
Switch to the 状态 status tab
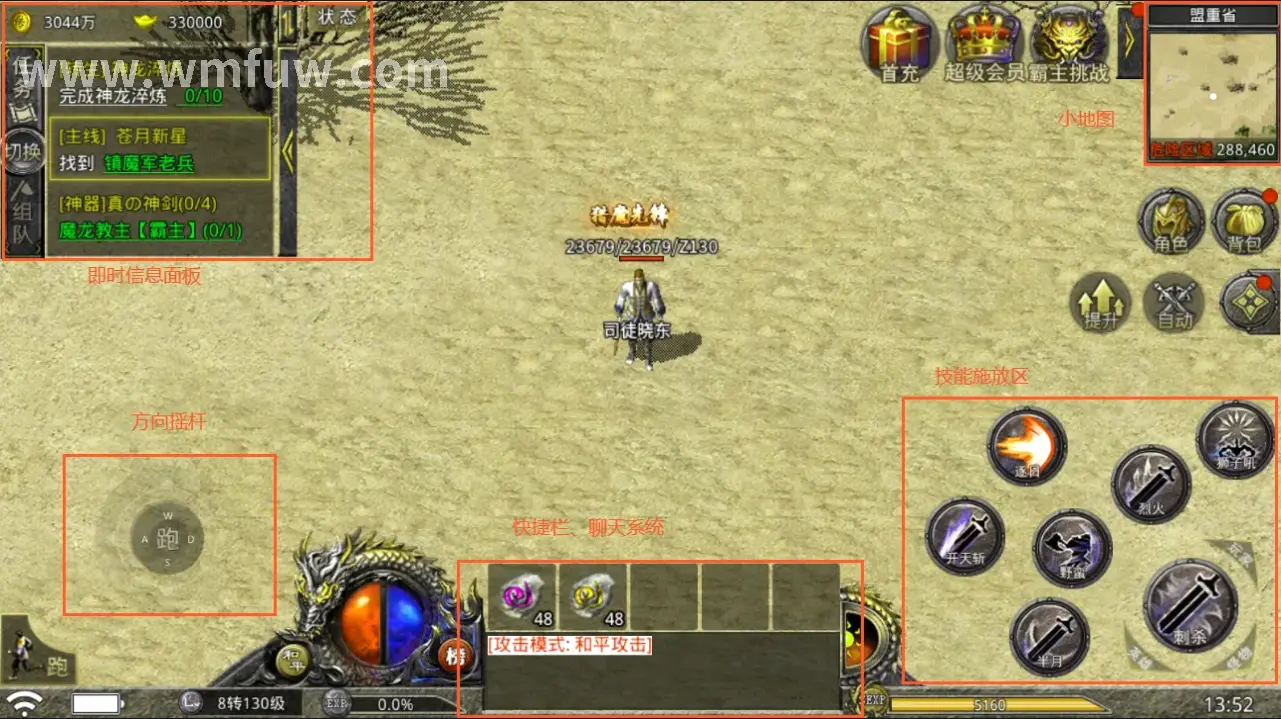click(x=337, y=17)
